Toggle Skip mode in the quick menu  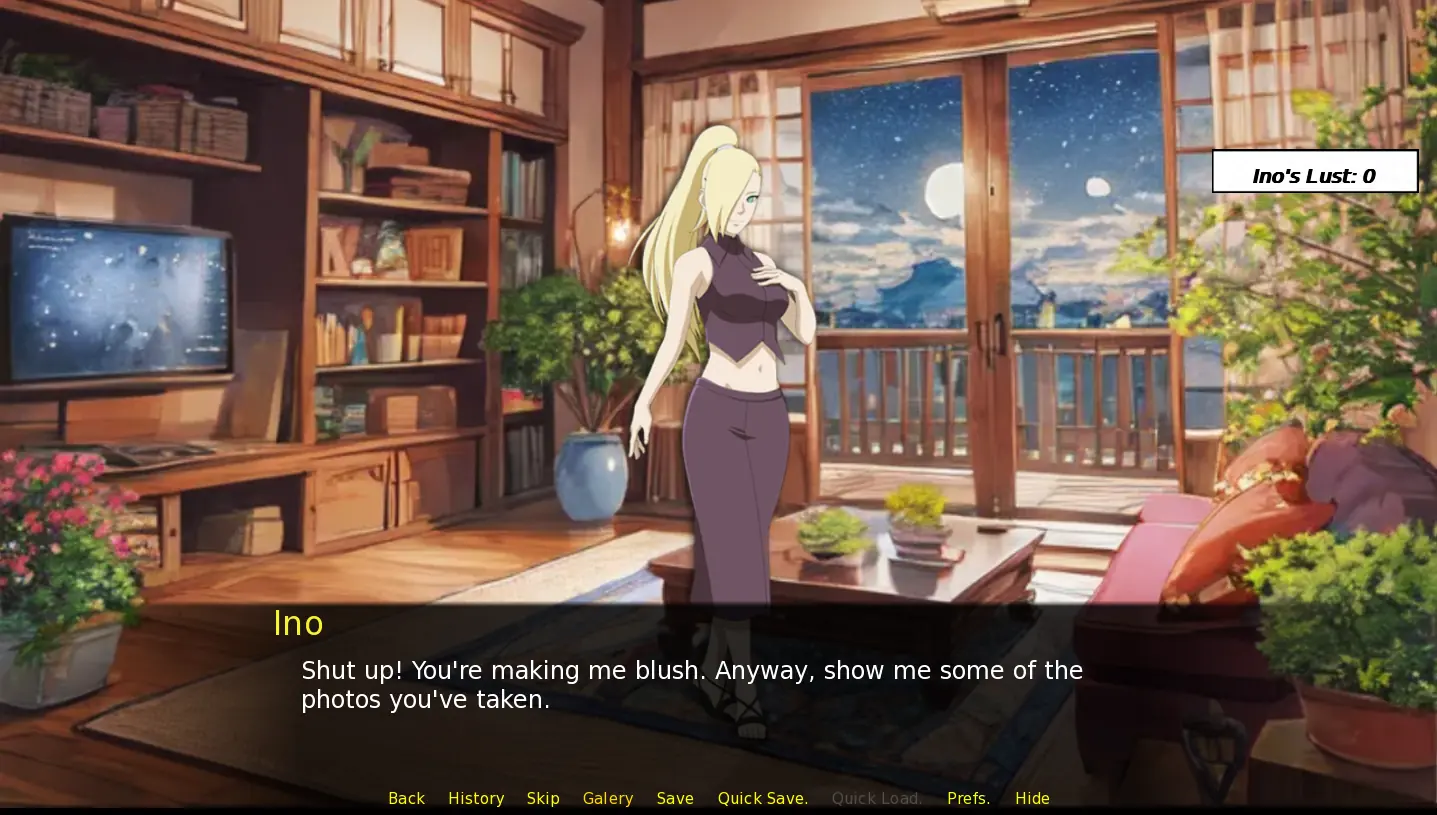coord(543,798)
